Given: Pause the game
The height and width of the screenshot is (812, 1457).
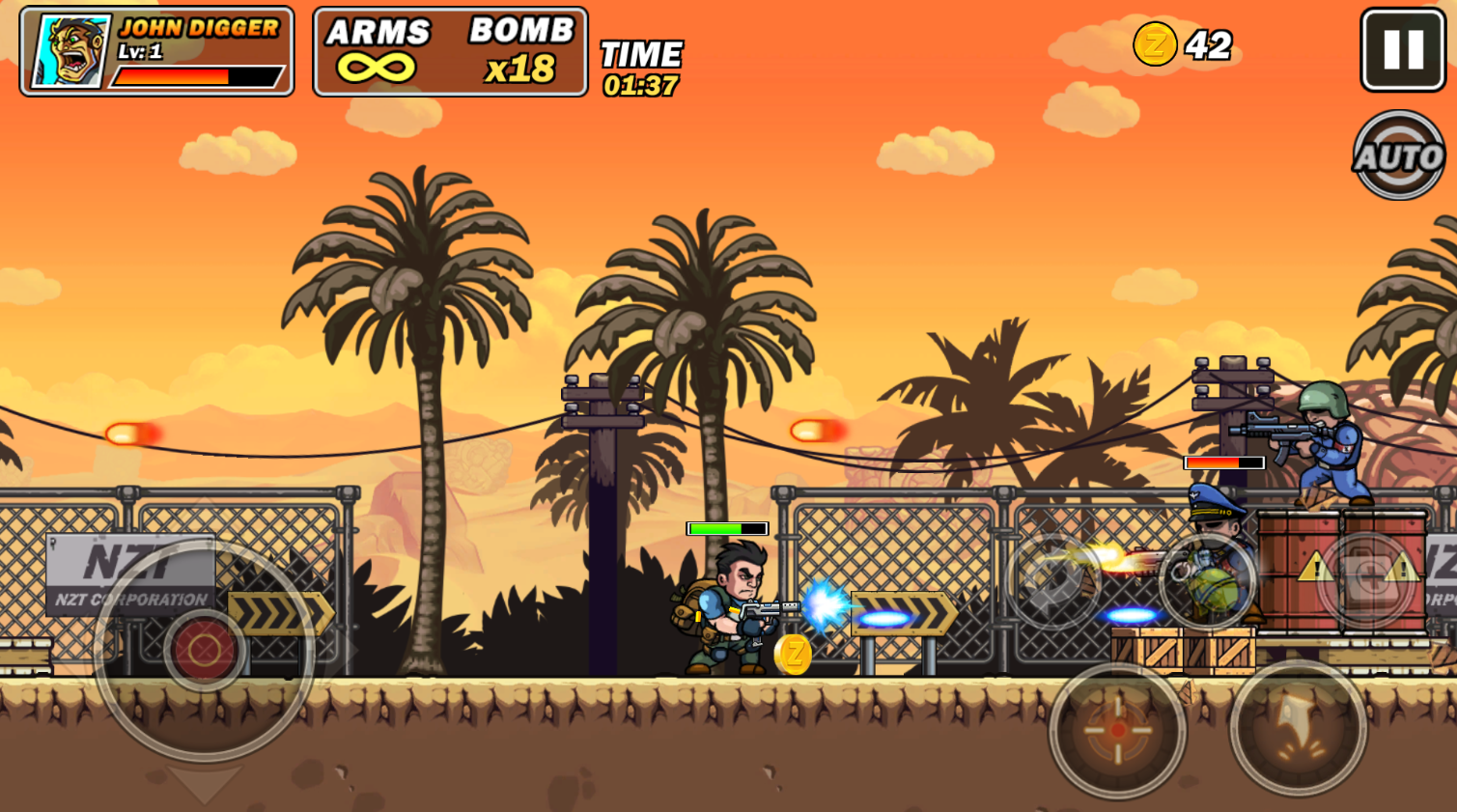Looking at the screenshot, I should coord(1402,50).
